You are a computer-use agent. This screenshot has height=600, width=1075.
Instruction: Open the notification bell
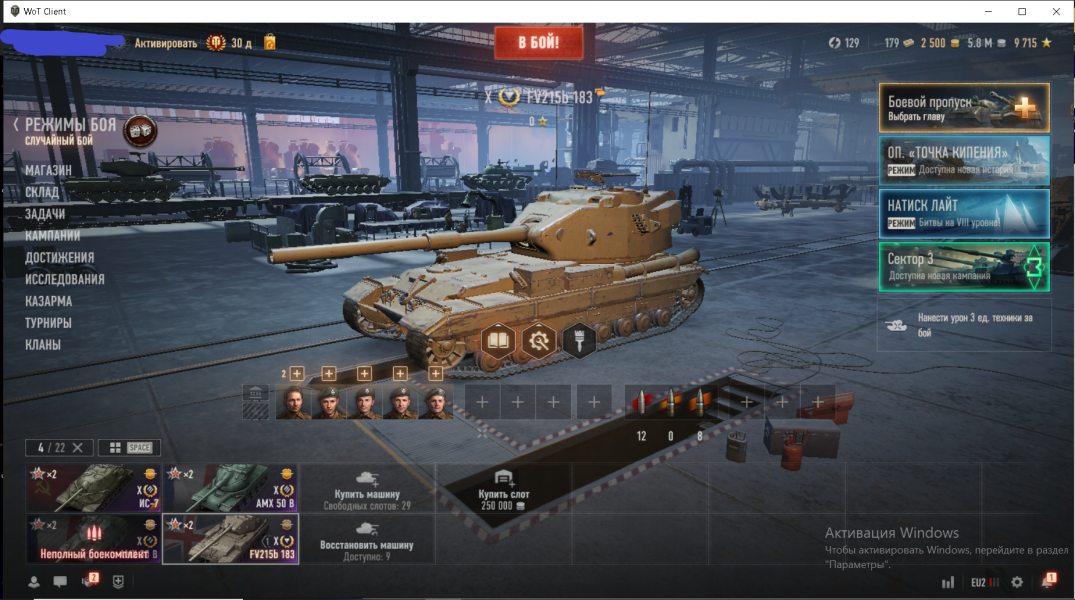click(x=1047, y=582)
